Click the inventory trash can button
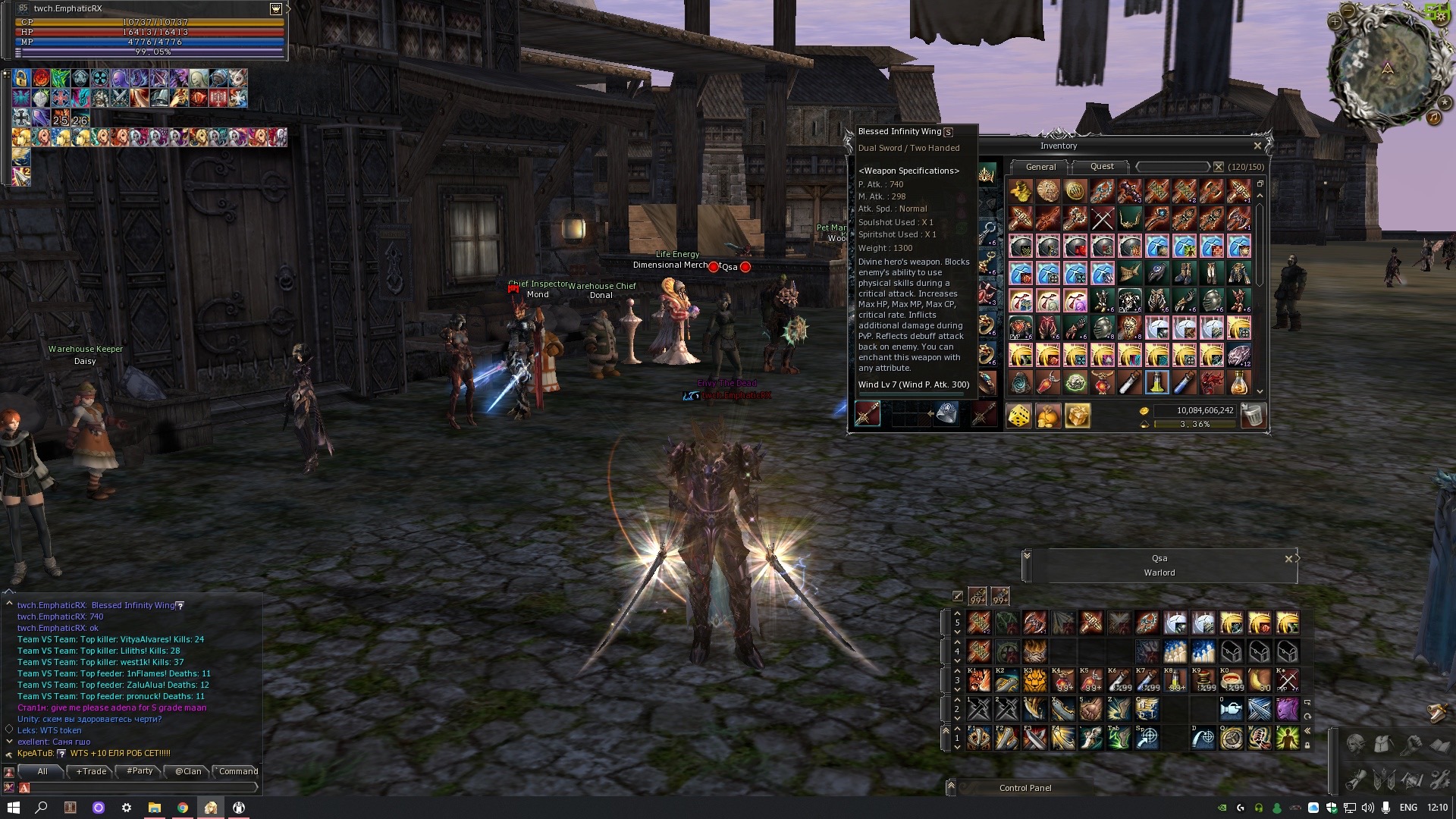This screenshot has width=1456, height=819. pos(1254,416)
